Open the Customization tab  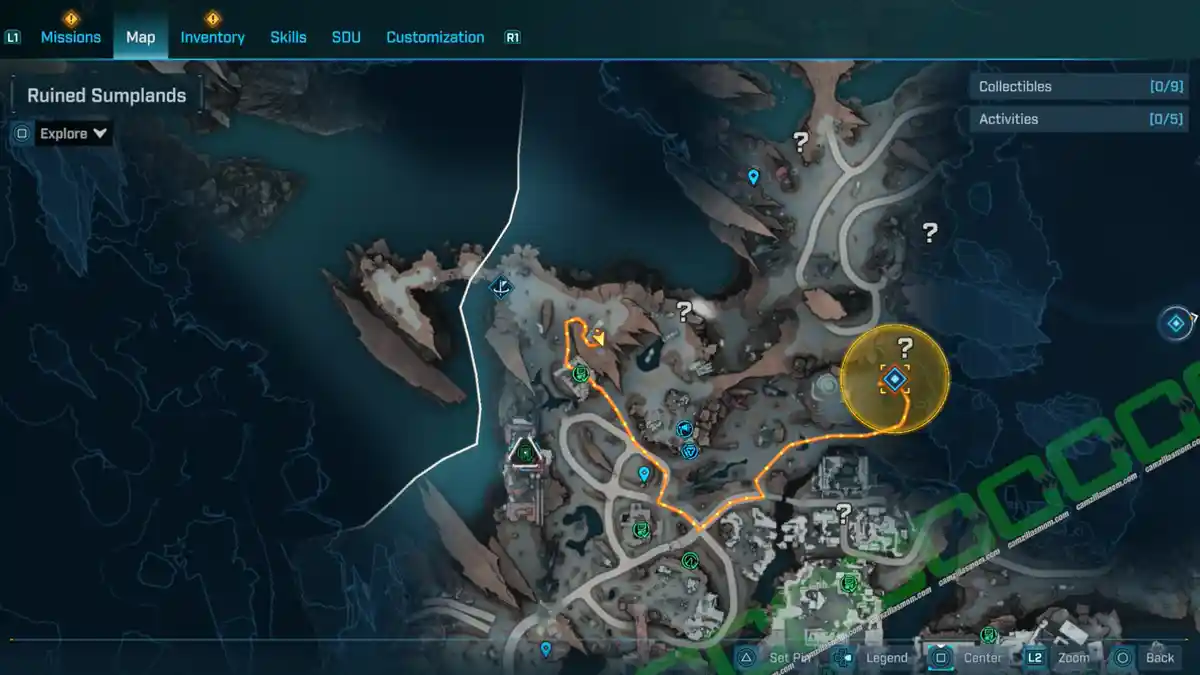(435, 37)
